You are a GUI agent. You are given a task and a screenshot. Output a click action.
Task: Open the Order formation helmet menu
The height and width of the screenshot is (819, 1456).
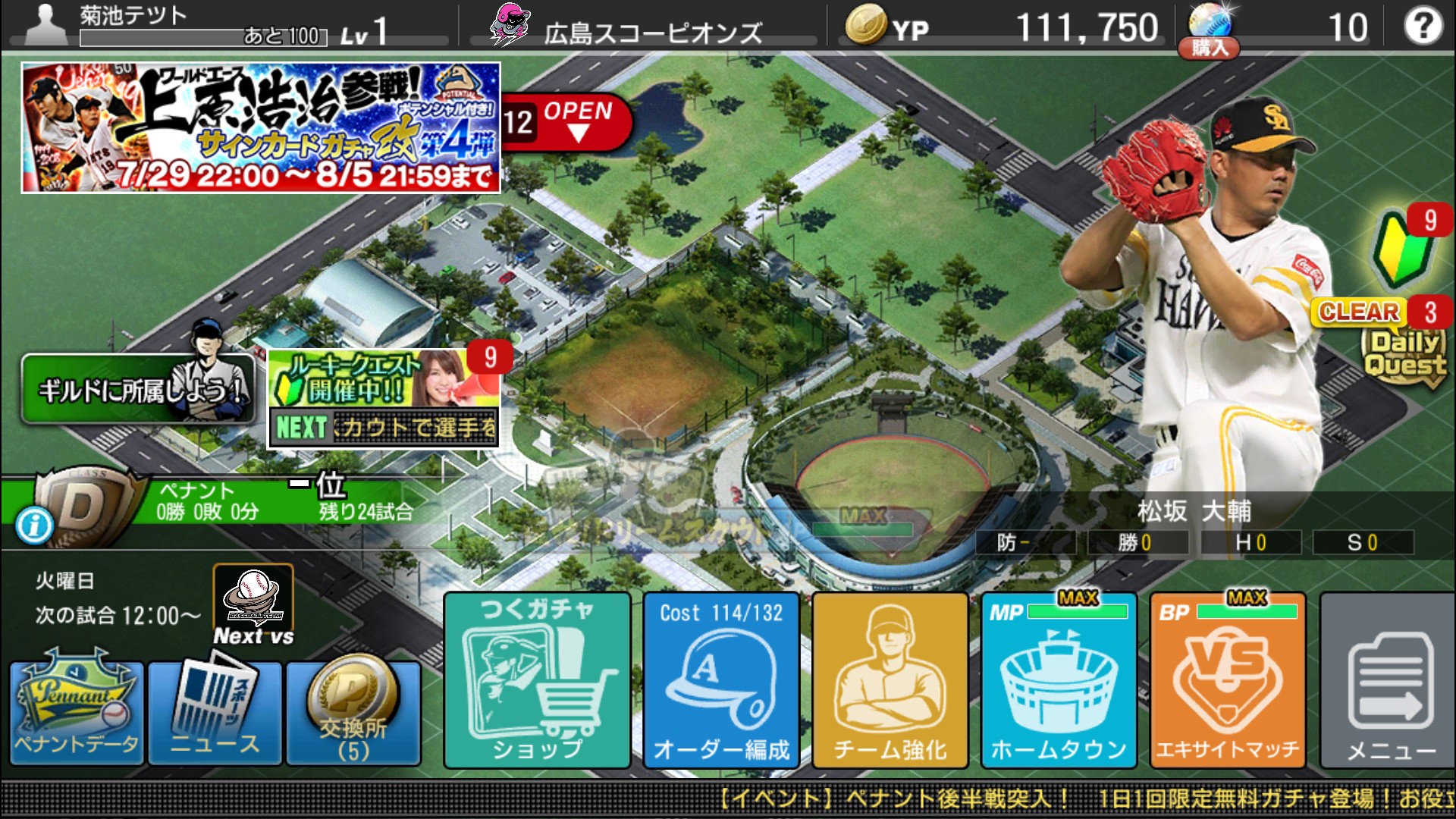pyautogui.click(x=721, y=680)
